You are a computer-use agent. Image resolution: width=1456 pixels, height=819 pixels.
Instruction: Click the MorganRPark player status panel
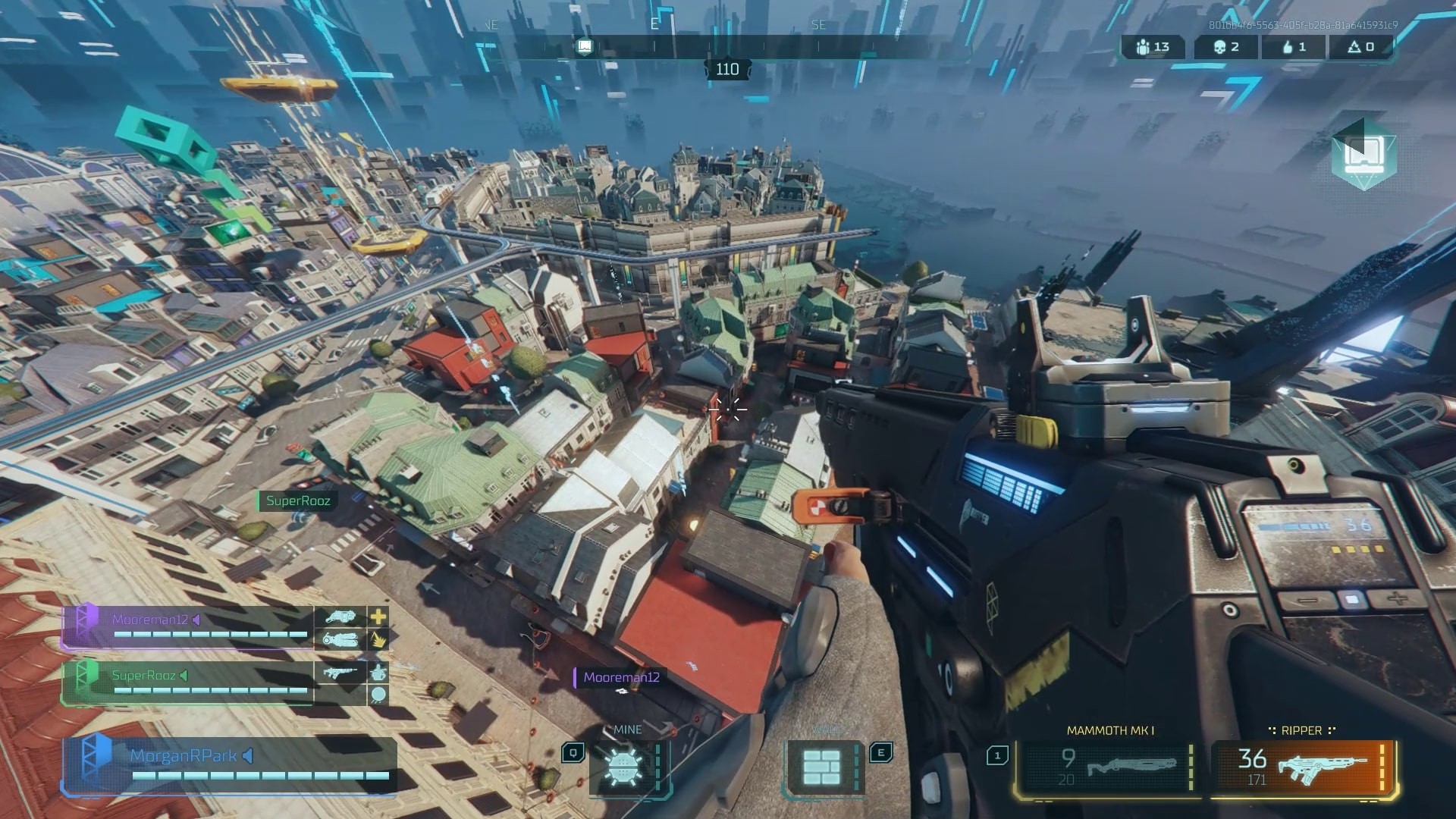click(x=229, y=766)
